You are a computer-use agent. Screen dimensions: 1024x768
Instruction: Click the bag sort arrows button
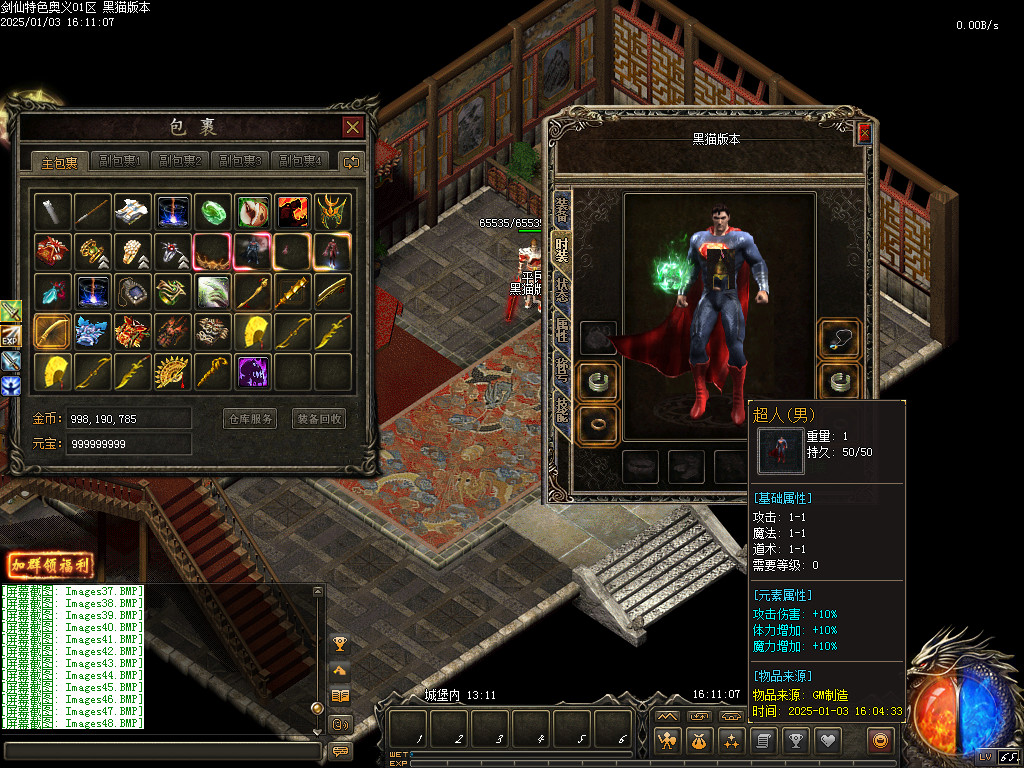[x=351, y=161]
